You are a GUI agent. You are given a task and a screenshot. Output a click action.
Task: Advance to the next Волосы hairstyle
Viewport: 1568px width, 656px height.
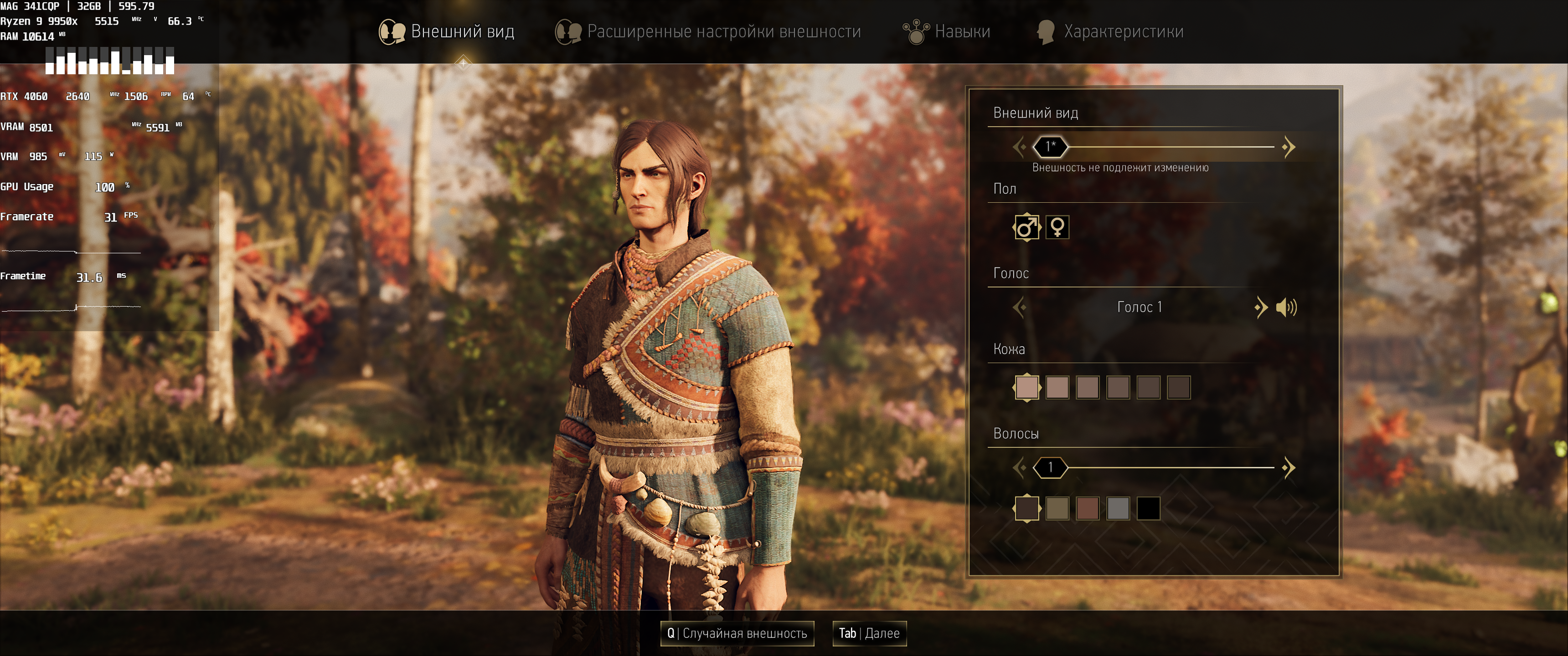pyautogui.click(x=1288, y=468)
